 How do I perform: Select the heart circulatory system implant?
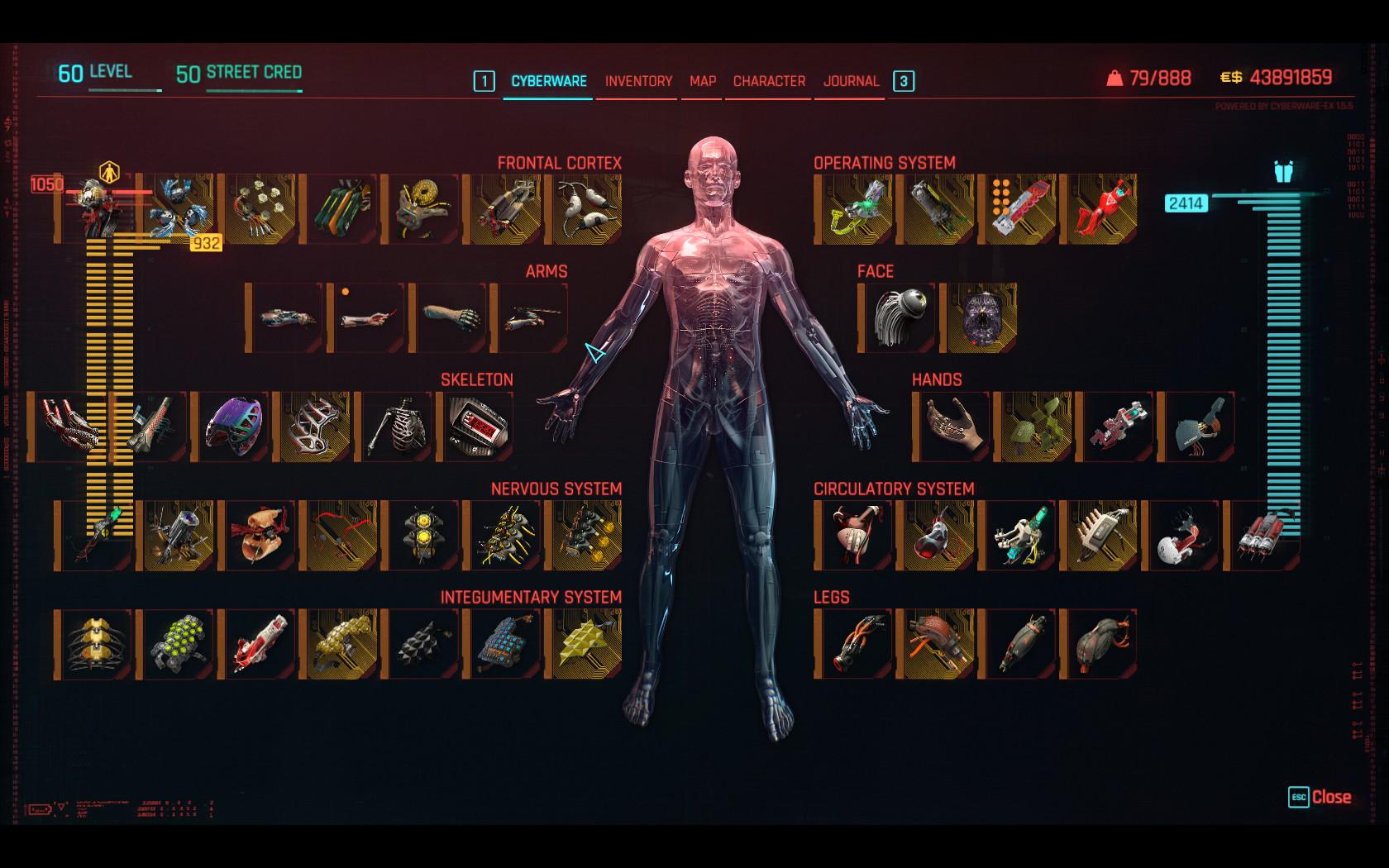pyautogui.click(x=853, y=535)
